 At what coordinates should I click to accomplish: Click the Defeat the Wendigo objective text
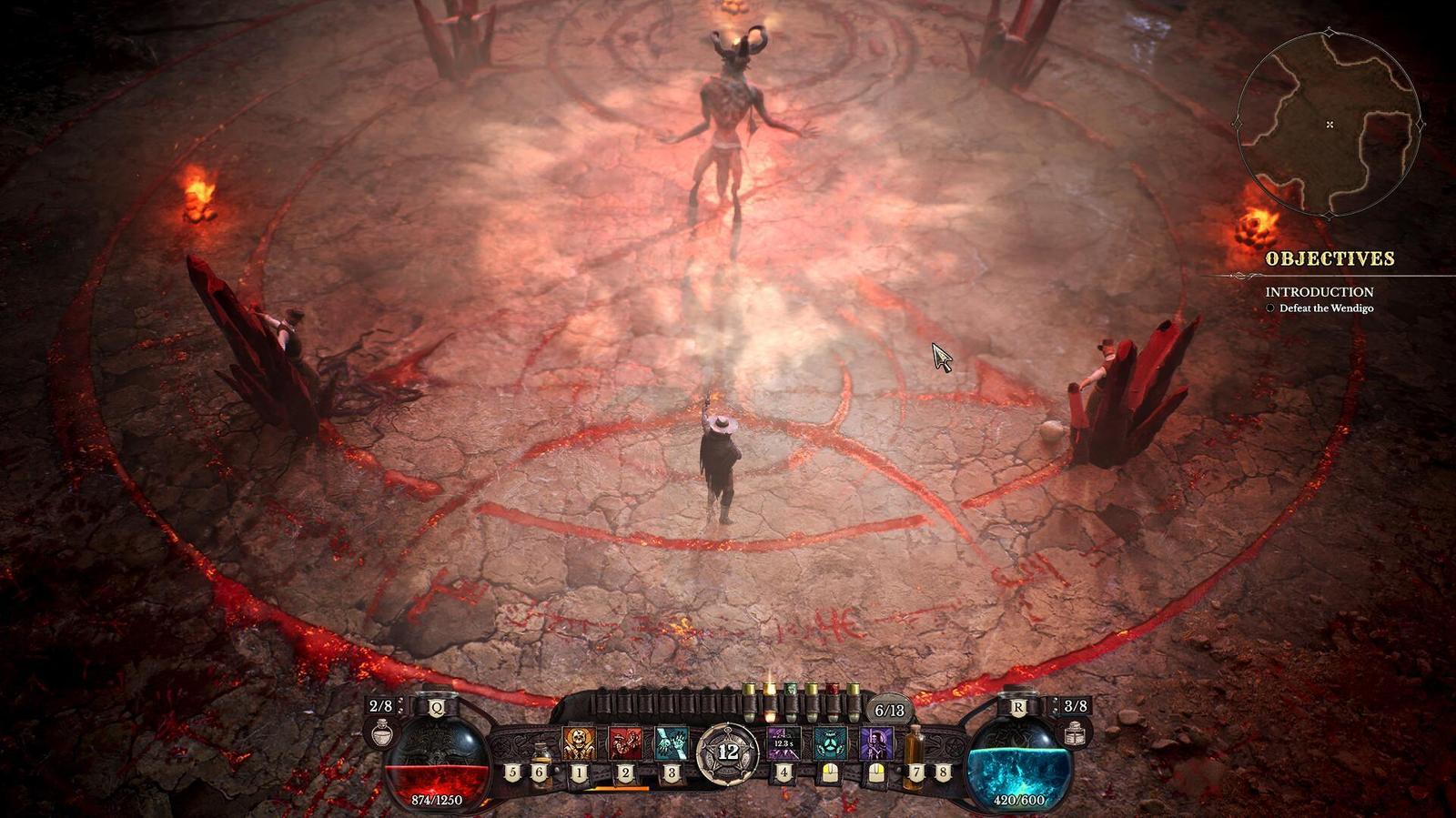pyautogui.click(x=1327, y=309)
